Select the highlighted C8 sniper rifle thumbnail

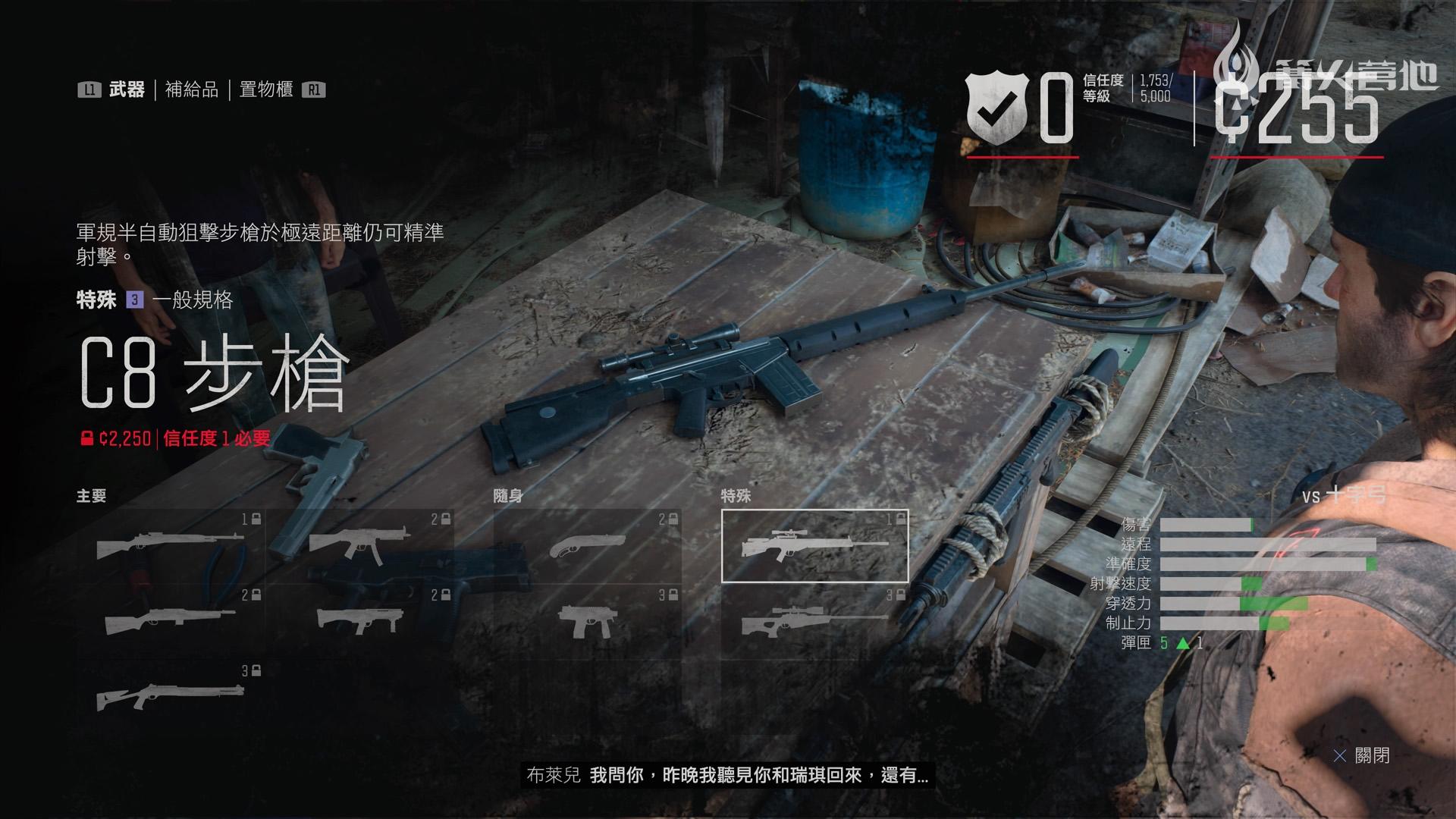point(815,546)
